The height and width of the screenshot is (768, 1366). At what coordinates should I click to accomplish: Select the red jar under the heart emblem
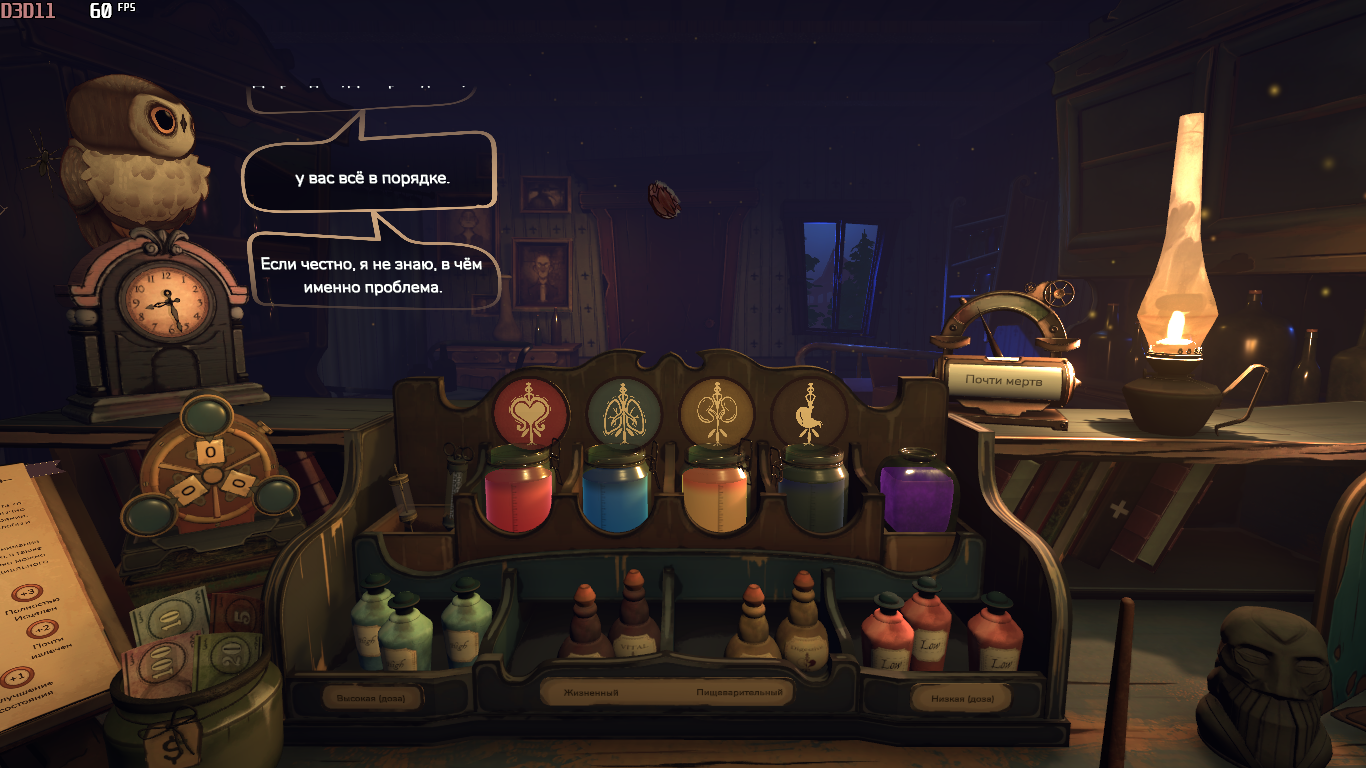[x=518, y=492]
